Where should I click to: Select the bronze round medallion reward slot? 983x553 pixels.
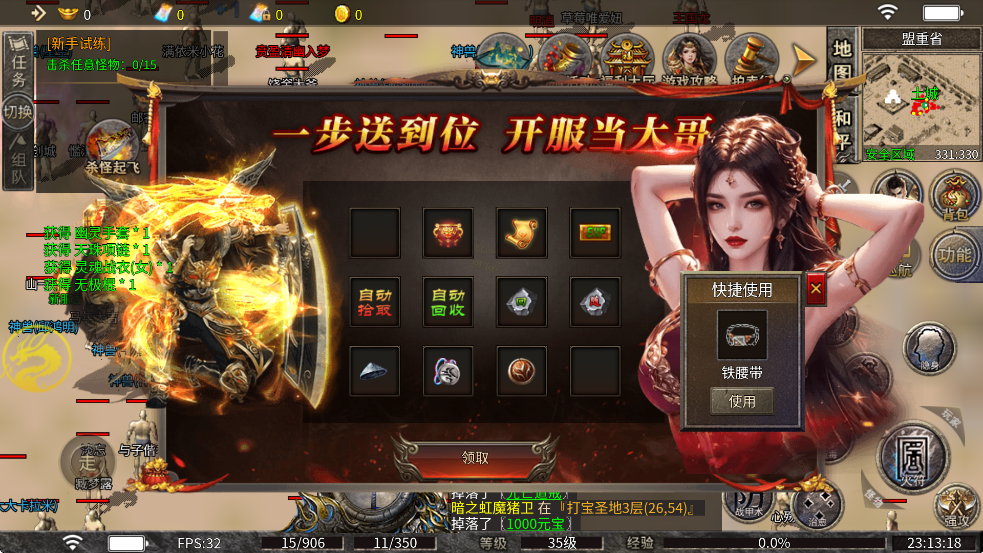[521, 371]
